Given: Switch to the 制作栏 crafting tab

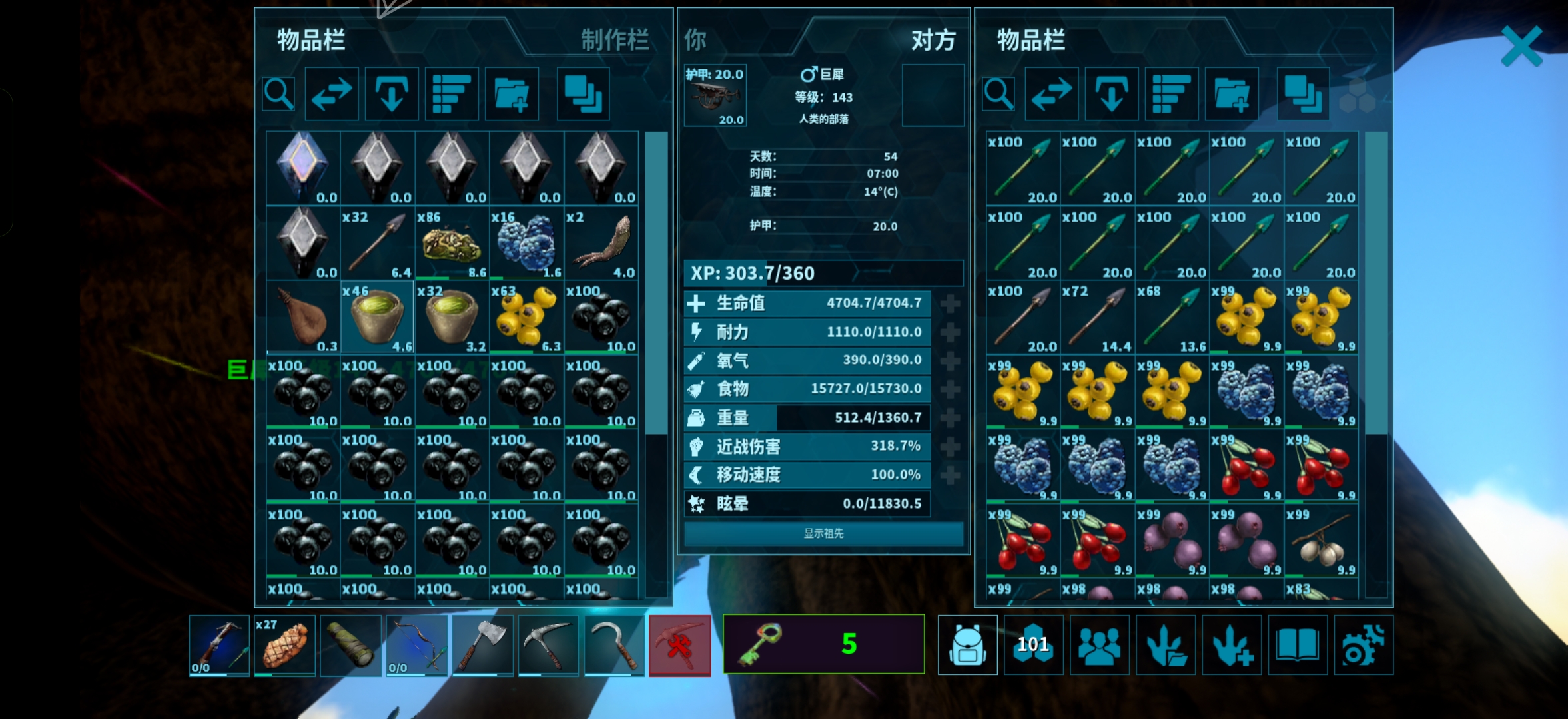Looking at the screenshot, I should [614, 40].
